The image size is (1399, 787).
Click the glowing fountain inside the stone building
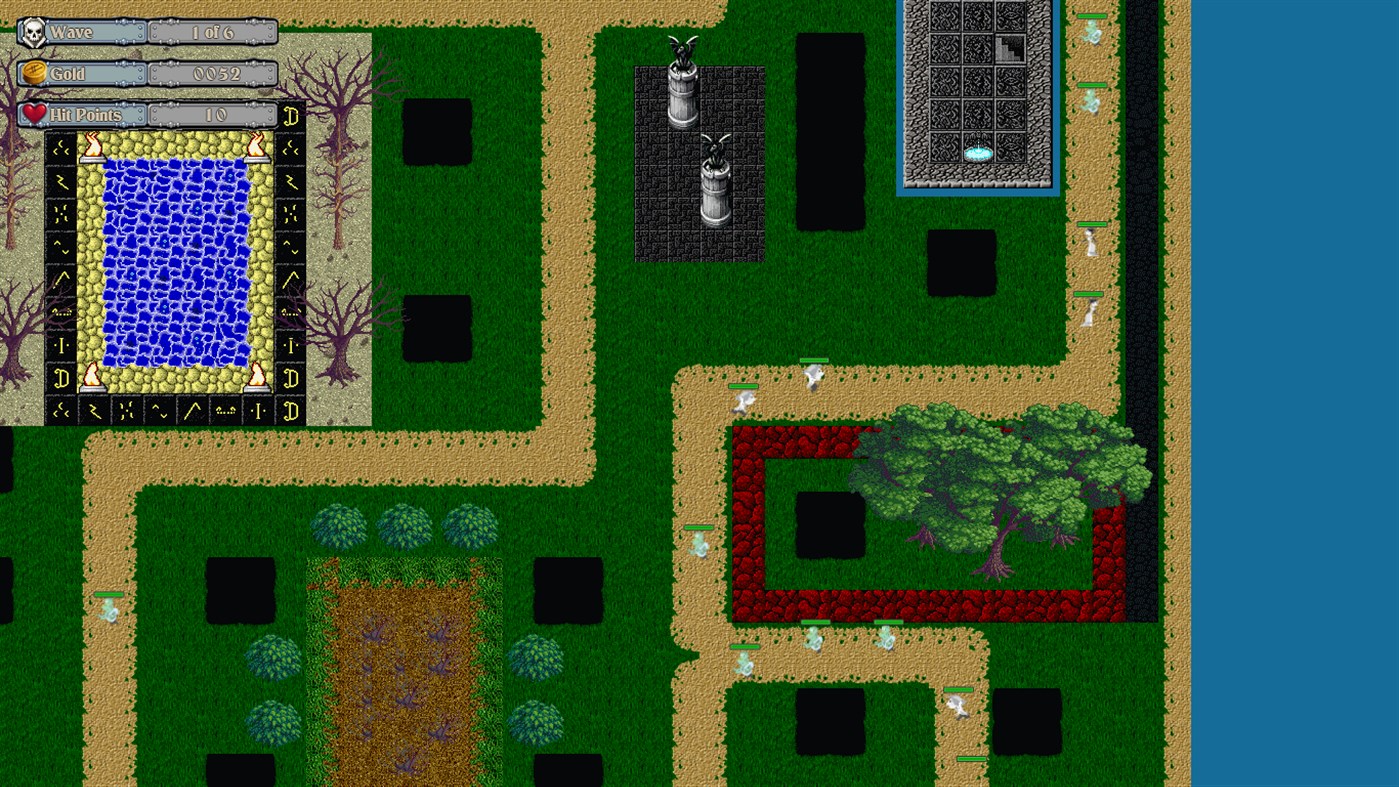[x=977, y=150]
